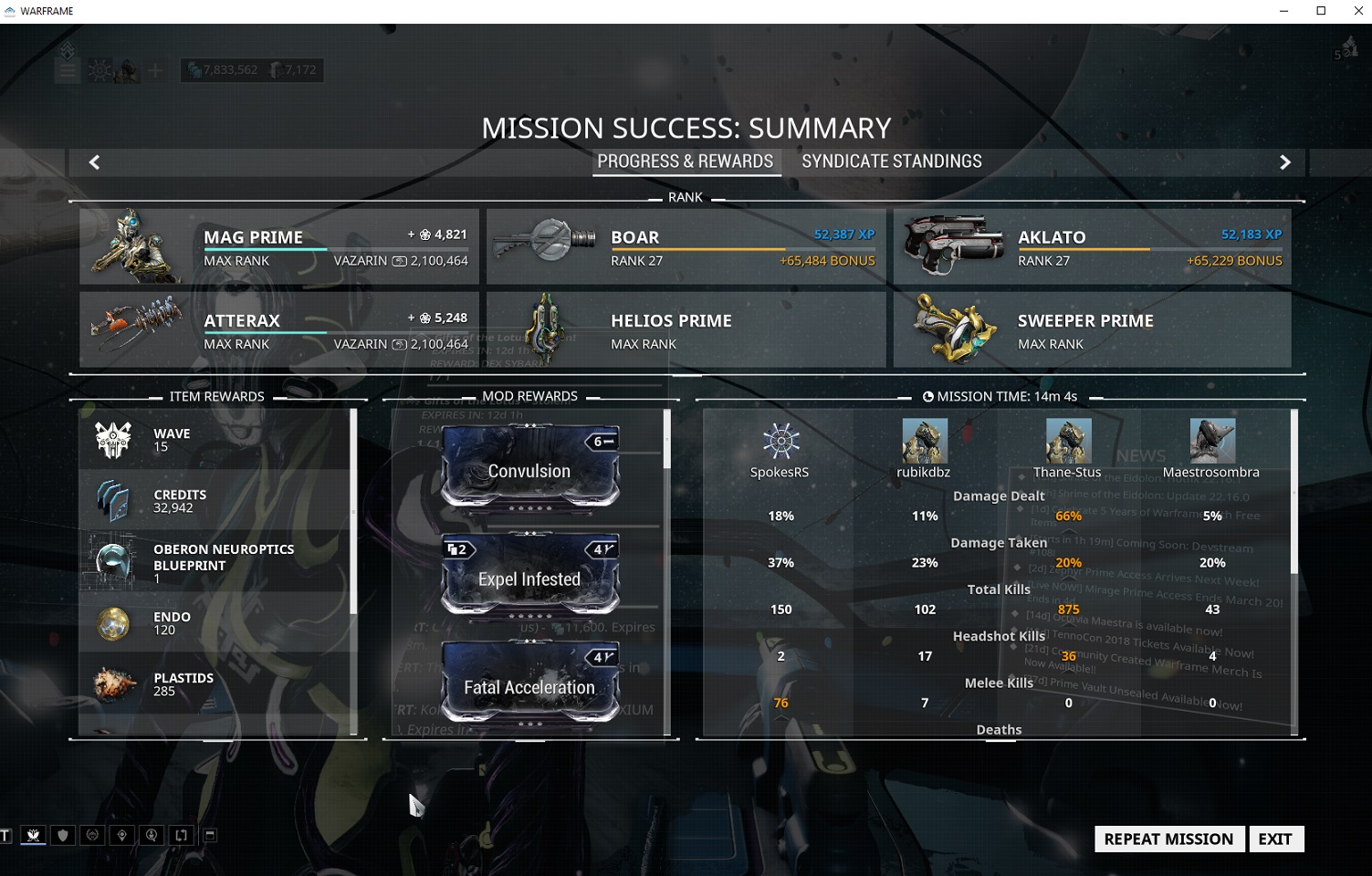Go to next page with right arrow
The image size is (1372, 876).
pyautogui.click(x=1284, y=162)
